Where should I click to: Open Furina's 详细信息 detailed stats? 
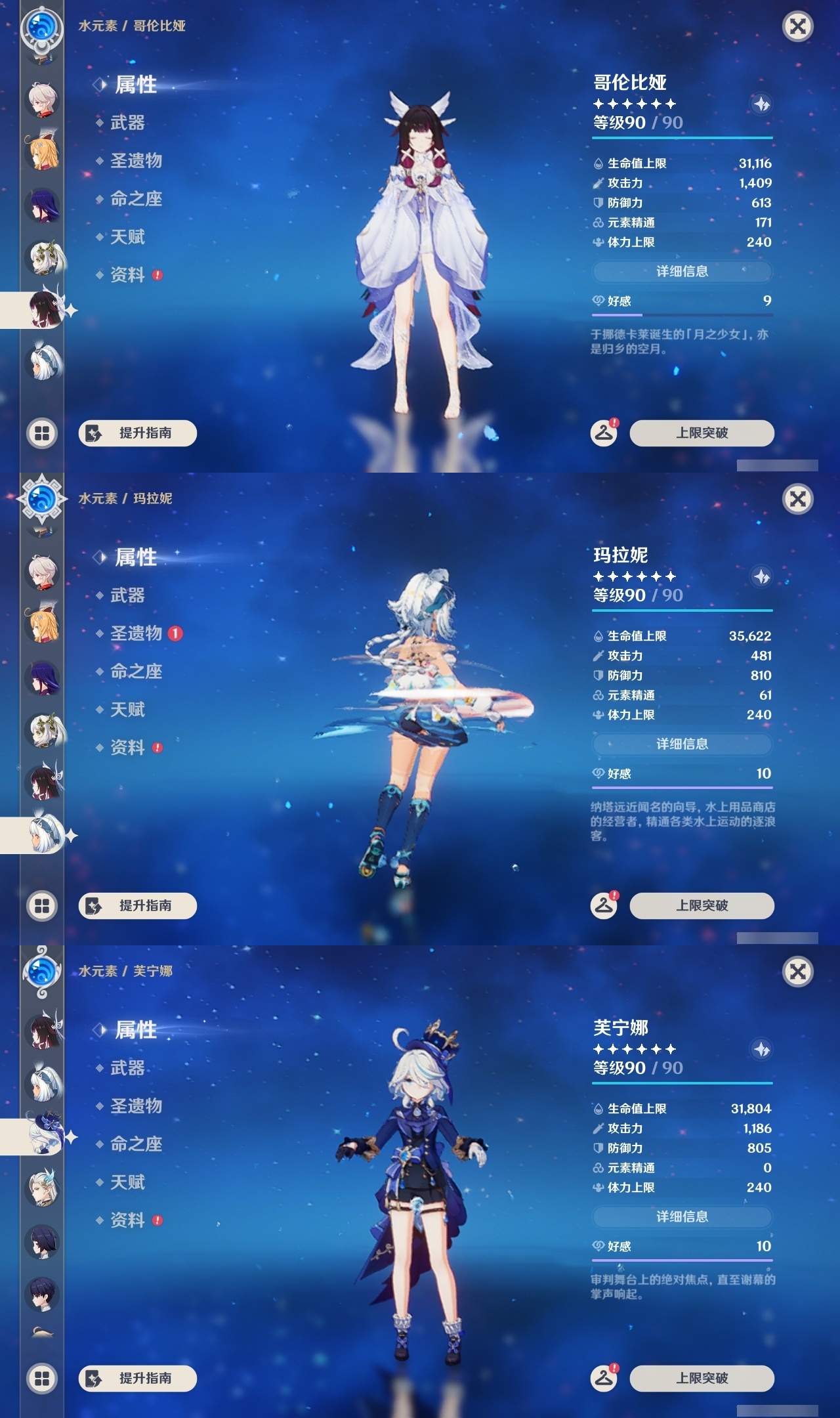point(682,1215)
